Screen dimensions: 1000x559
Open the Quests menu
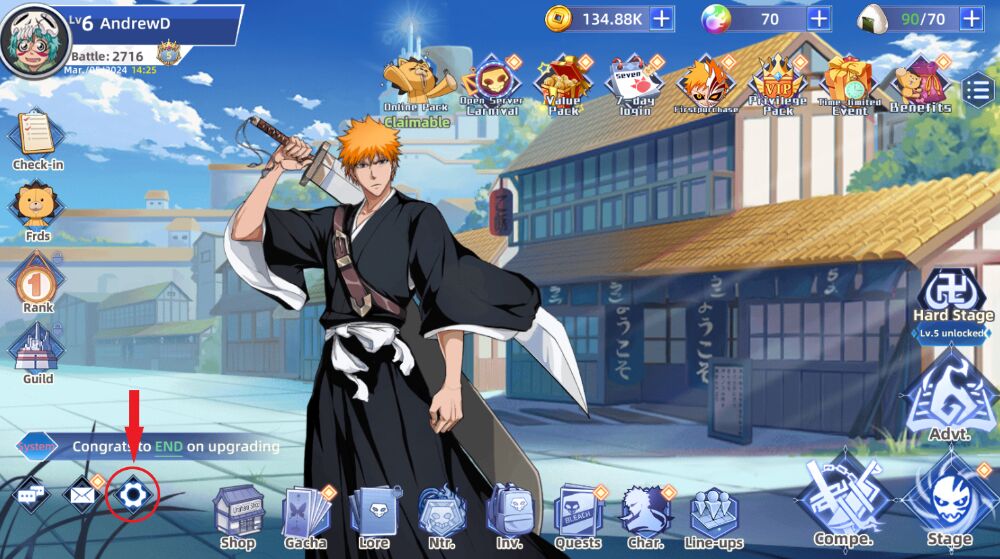577,513
